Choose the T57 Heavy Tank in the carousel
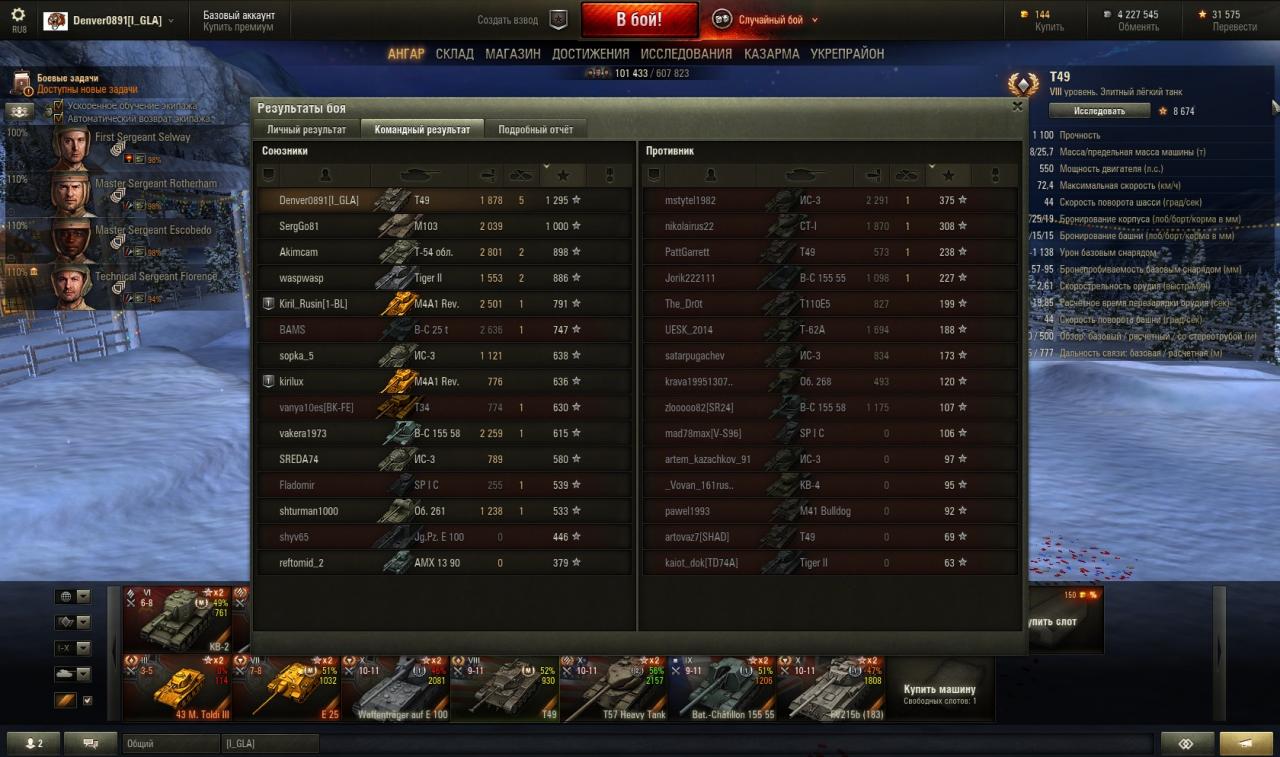This screenshot has width=1280, height=757. (x=613, y=688)
